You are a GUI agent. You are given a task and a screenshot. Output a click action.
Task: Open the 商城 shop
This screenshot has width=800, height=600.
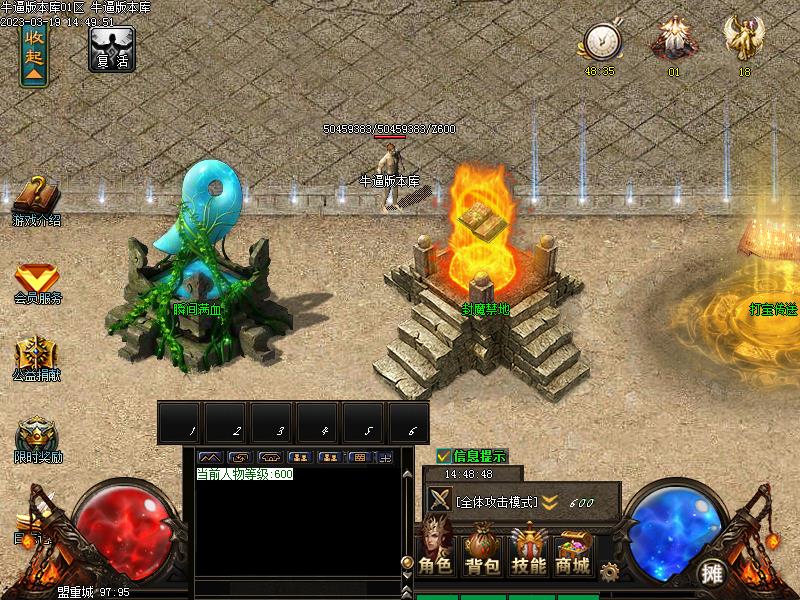[x=573, y=549]
